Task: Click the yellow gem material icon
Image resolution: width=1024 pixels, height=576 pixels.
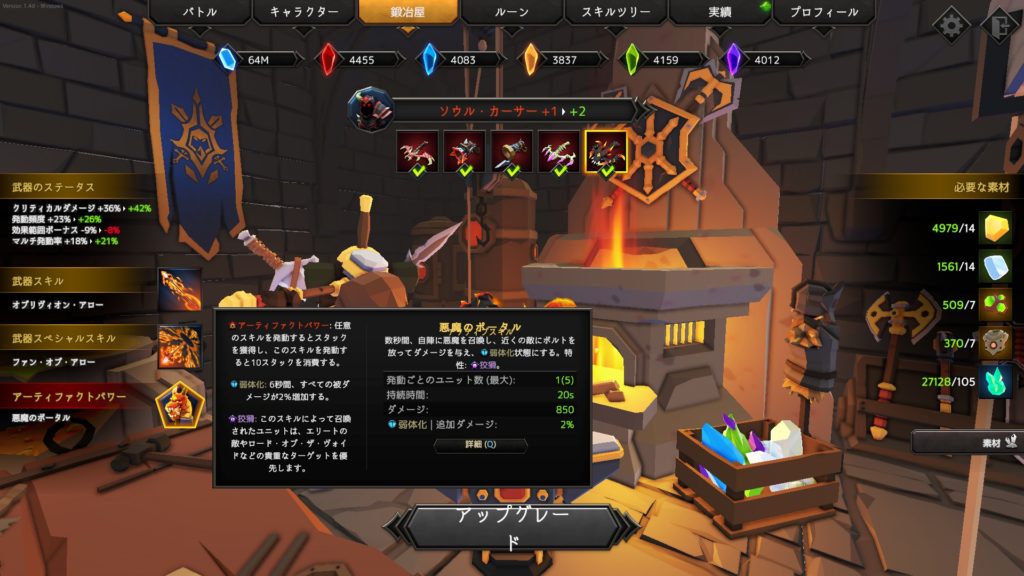Action: point(993,228)
